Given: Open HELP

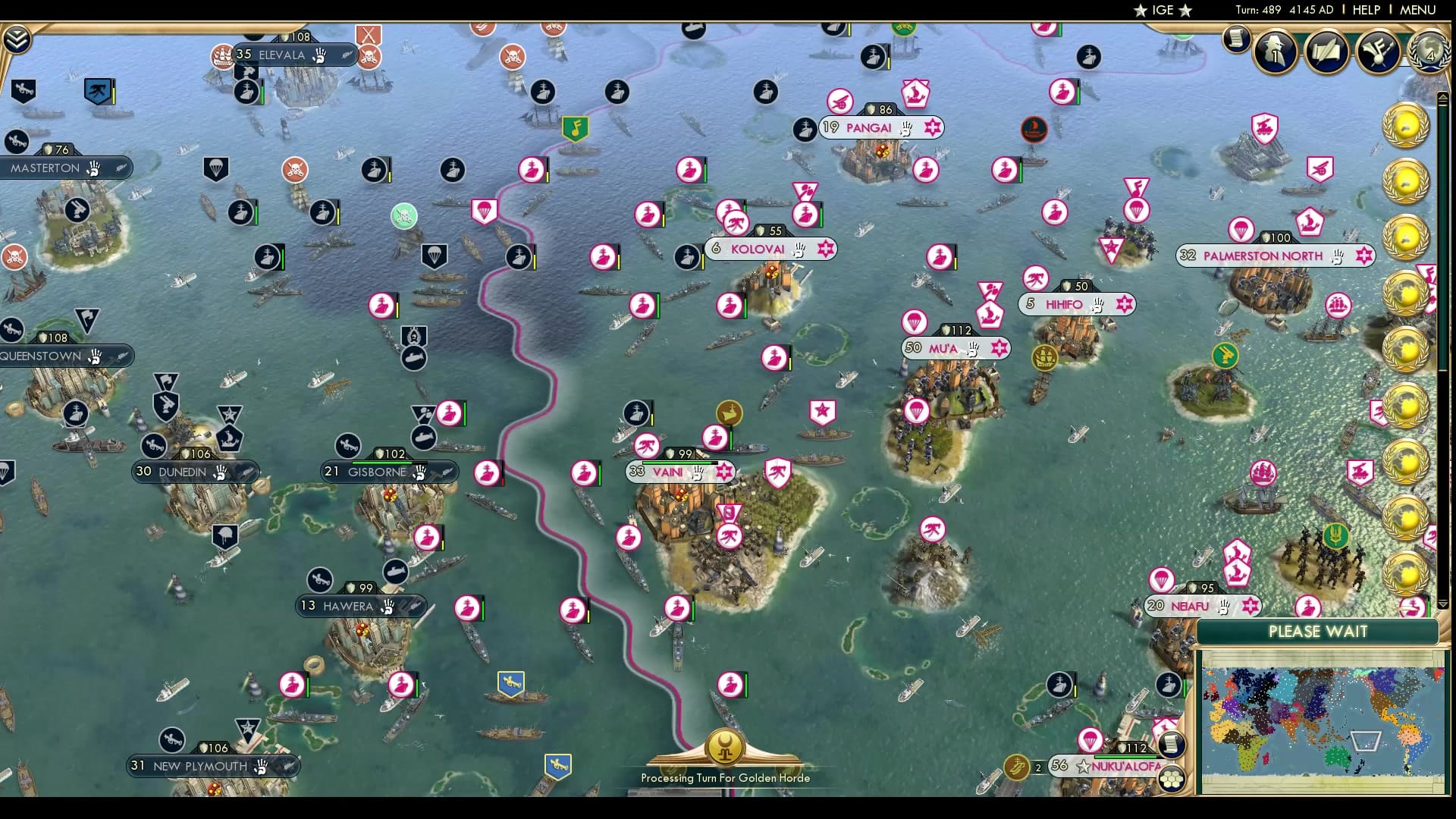Looking at the screenshot, I should click(1365, 10).
